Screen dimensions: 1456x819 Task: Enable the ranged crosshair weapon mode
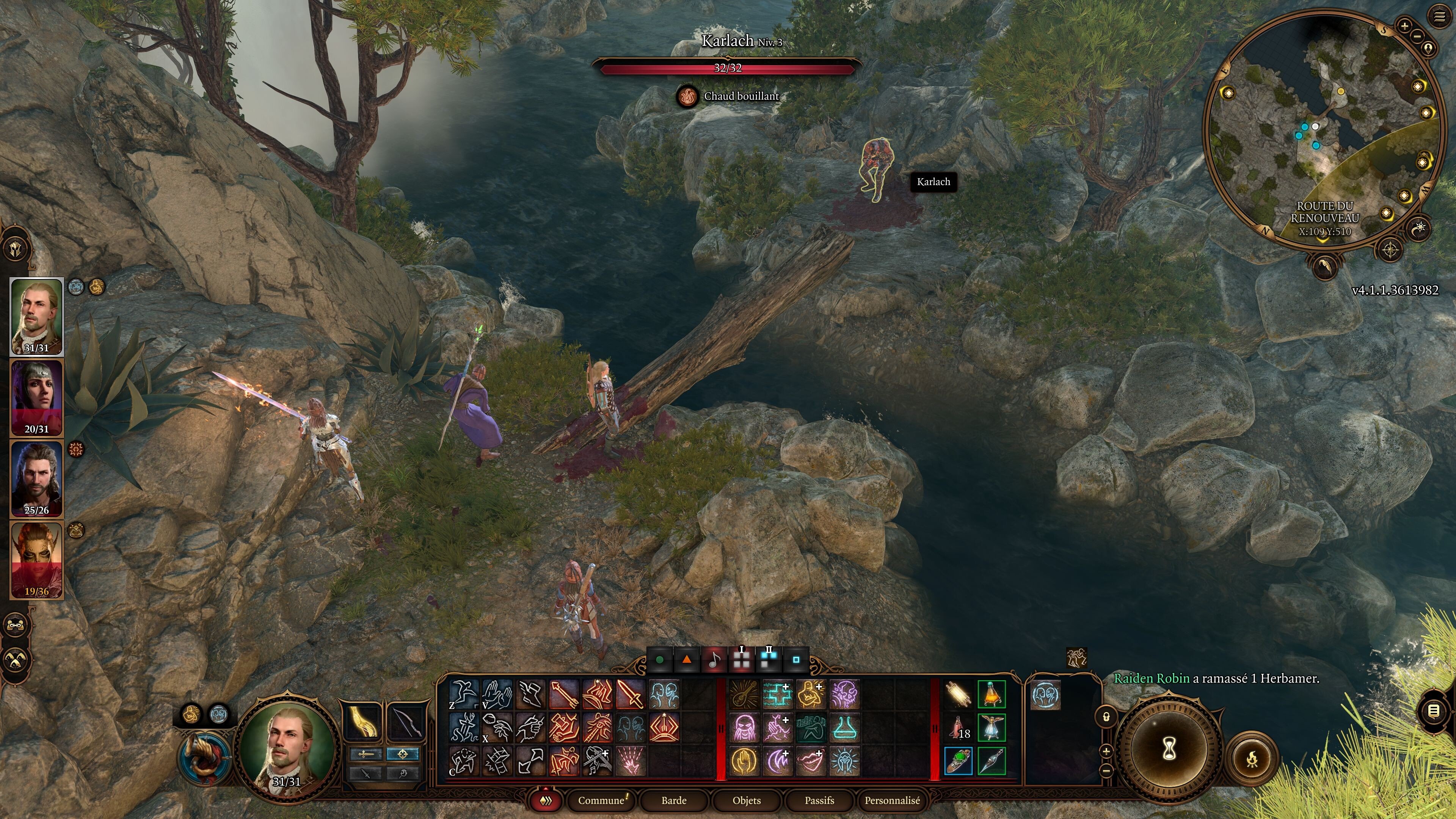[x=403, y=755]
